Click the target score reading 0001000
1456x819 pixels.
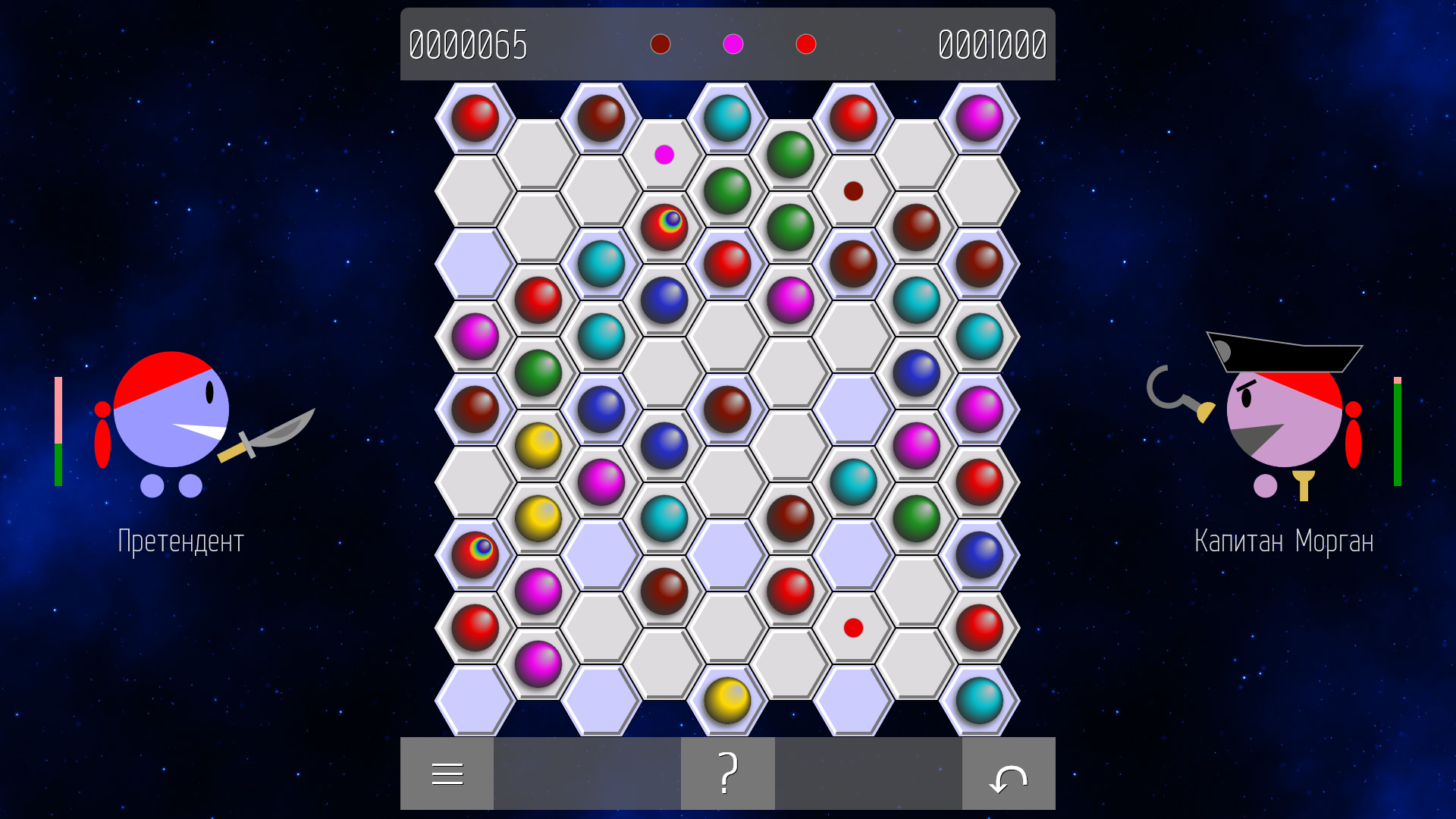point(991,45)
